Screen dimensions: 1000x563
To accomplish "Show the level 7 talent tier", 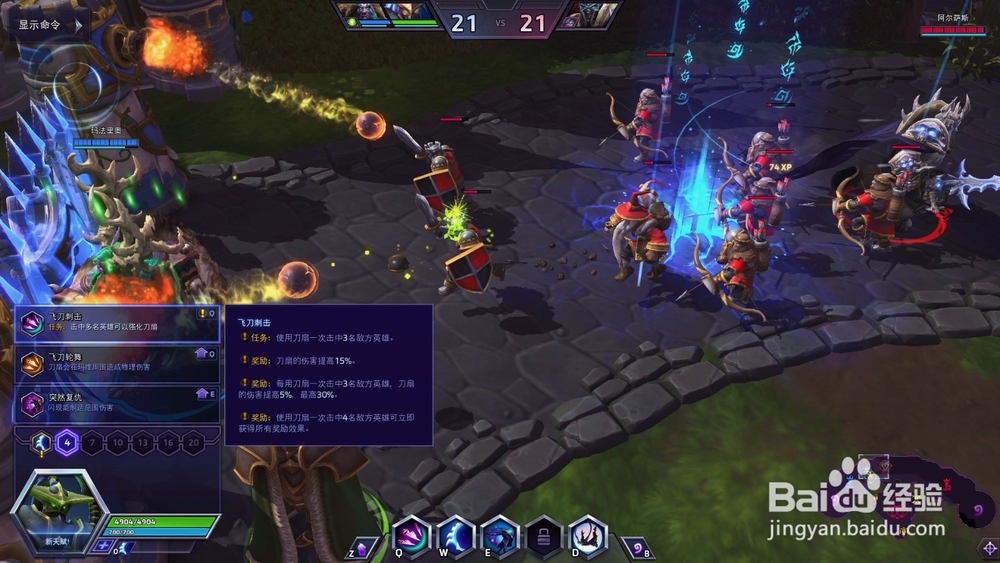I will [92, 443].
